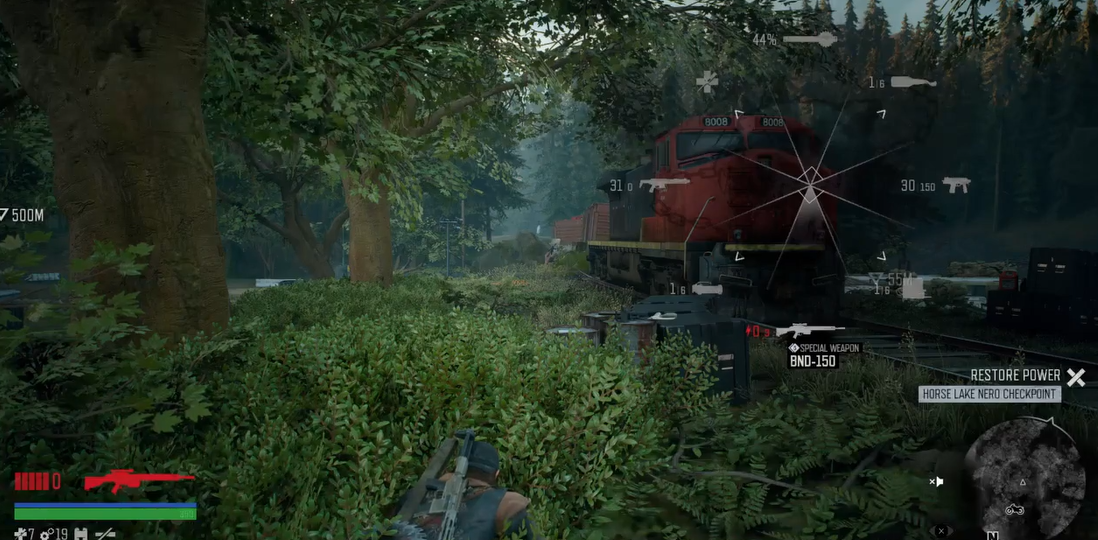Open the Restore Power objective tracker
This screenshot has height=540, width=1098.
[x=1017, y=376]
